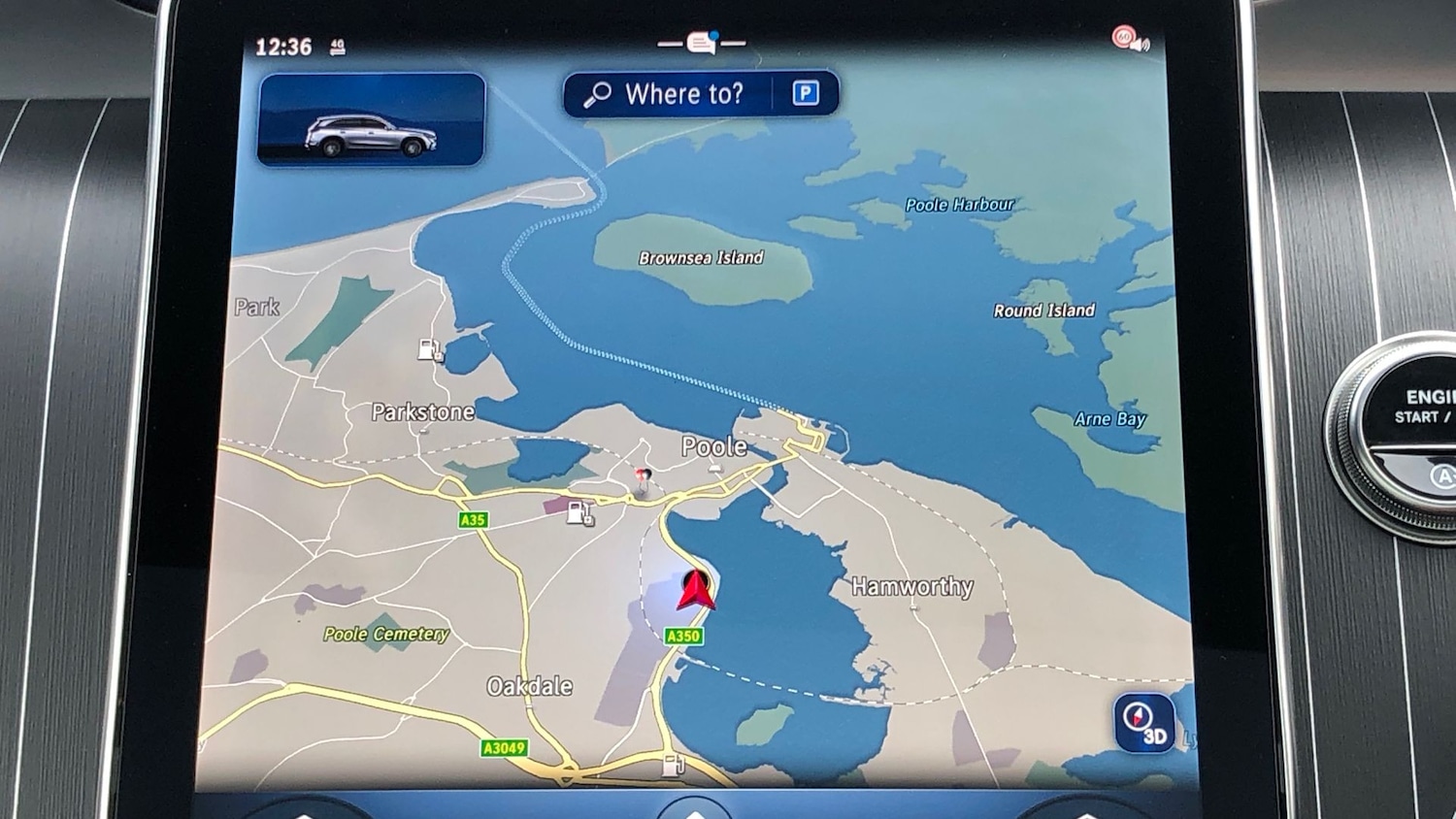Tap the parking P button

[x=805, y=93]
